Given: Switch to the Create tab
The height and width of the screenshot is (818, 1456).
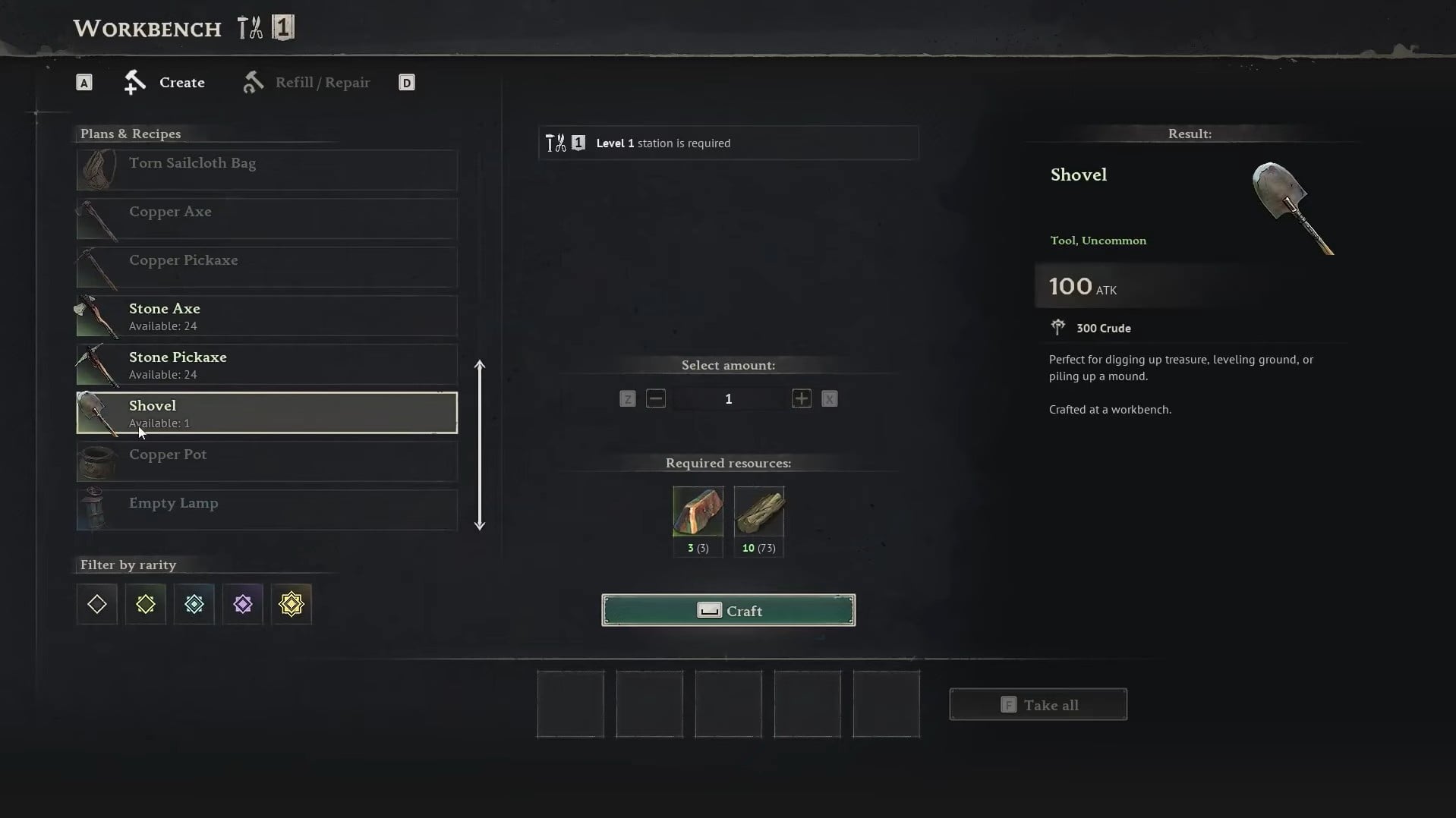Looking at the screenshot, I should coord(165,82).
